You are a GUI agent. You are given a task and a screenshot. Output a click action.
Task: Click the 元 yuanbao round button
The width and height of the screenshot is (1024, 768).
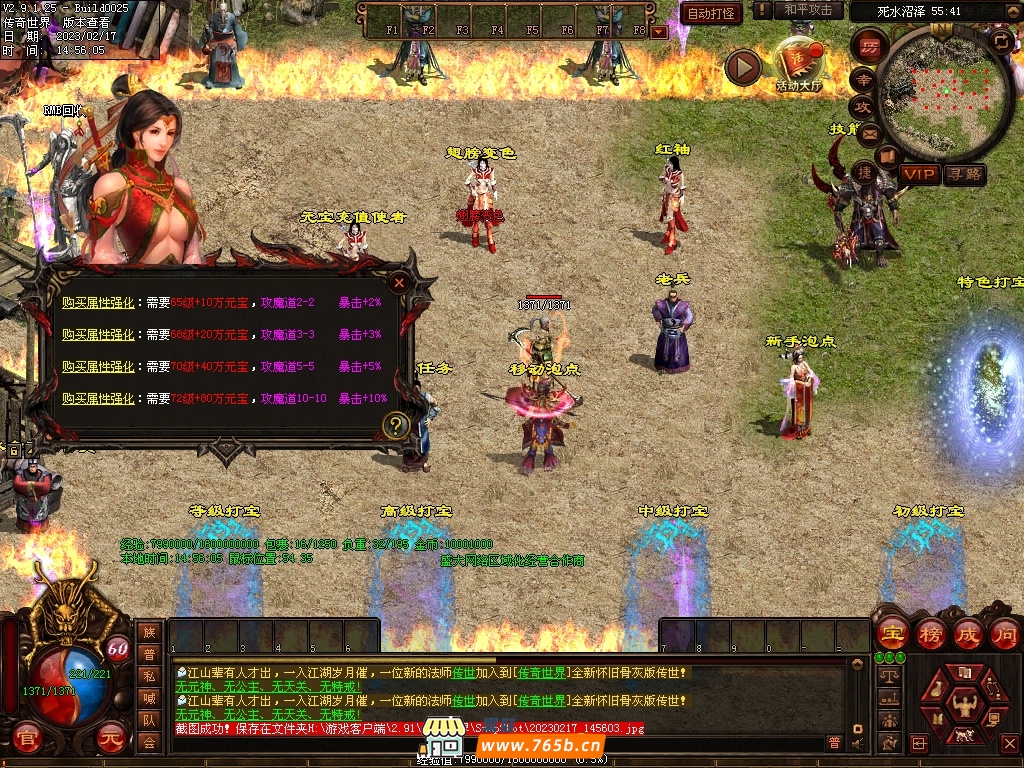(111, 738)
